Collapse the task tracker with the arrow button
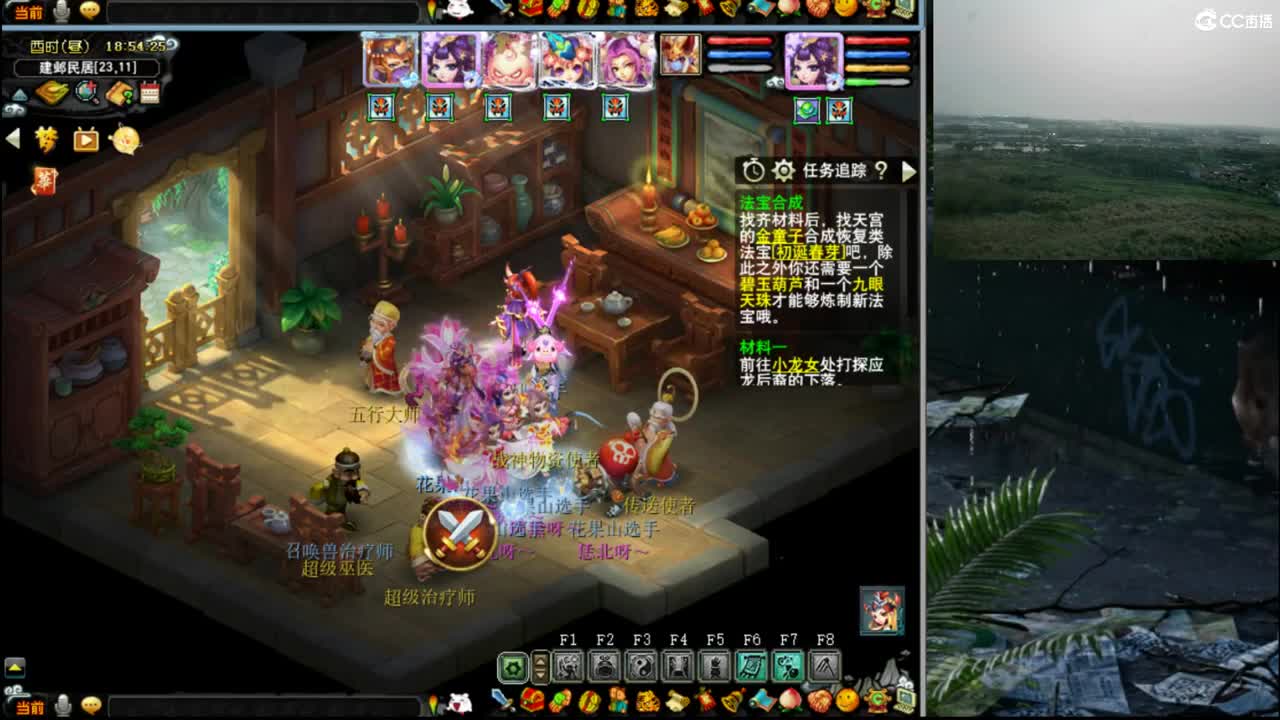Screen dimensions: 1280x720 909,171
